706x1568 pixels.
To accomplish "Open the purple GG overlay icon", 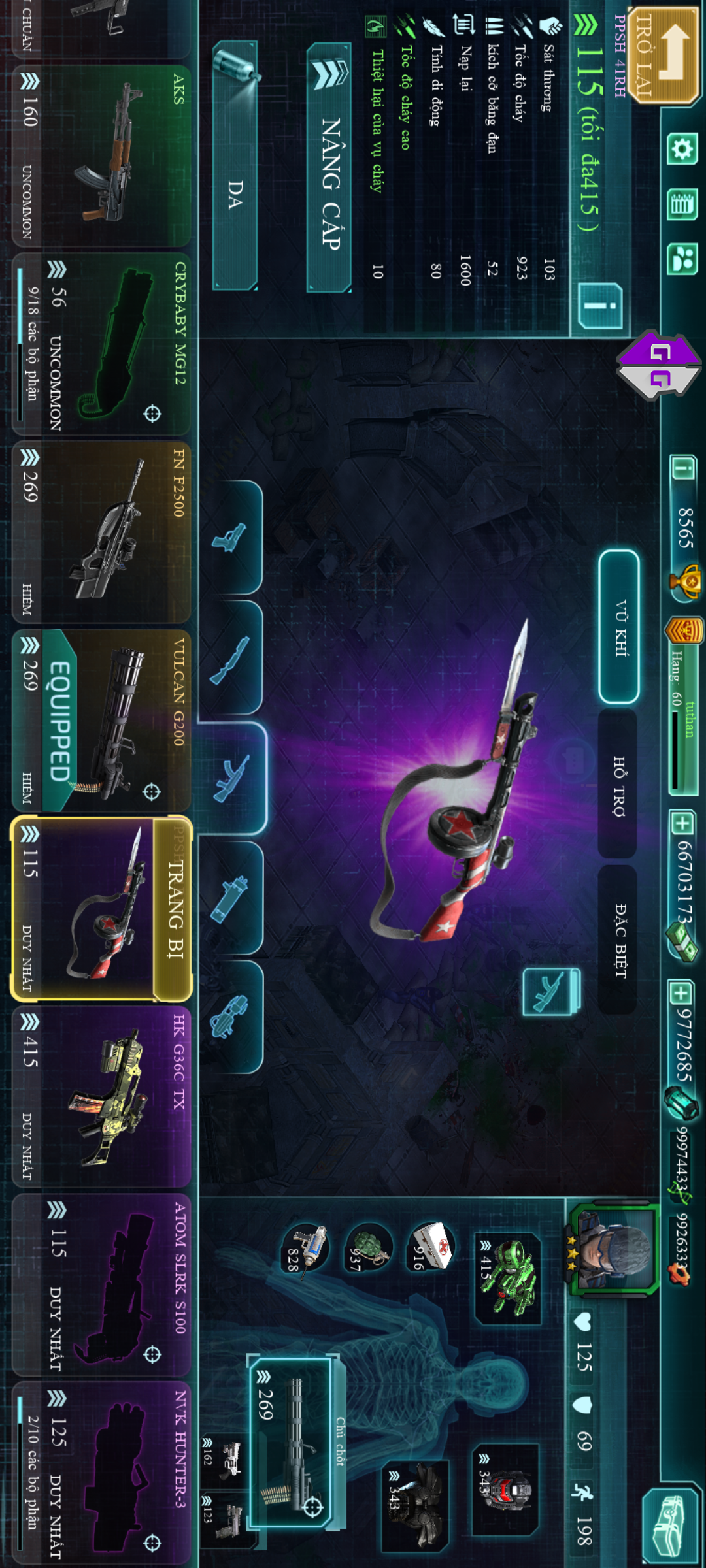I will tap(659, 365).
